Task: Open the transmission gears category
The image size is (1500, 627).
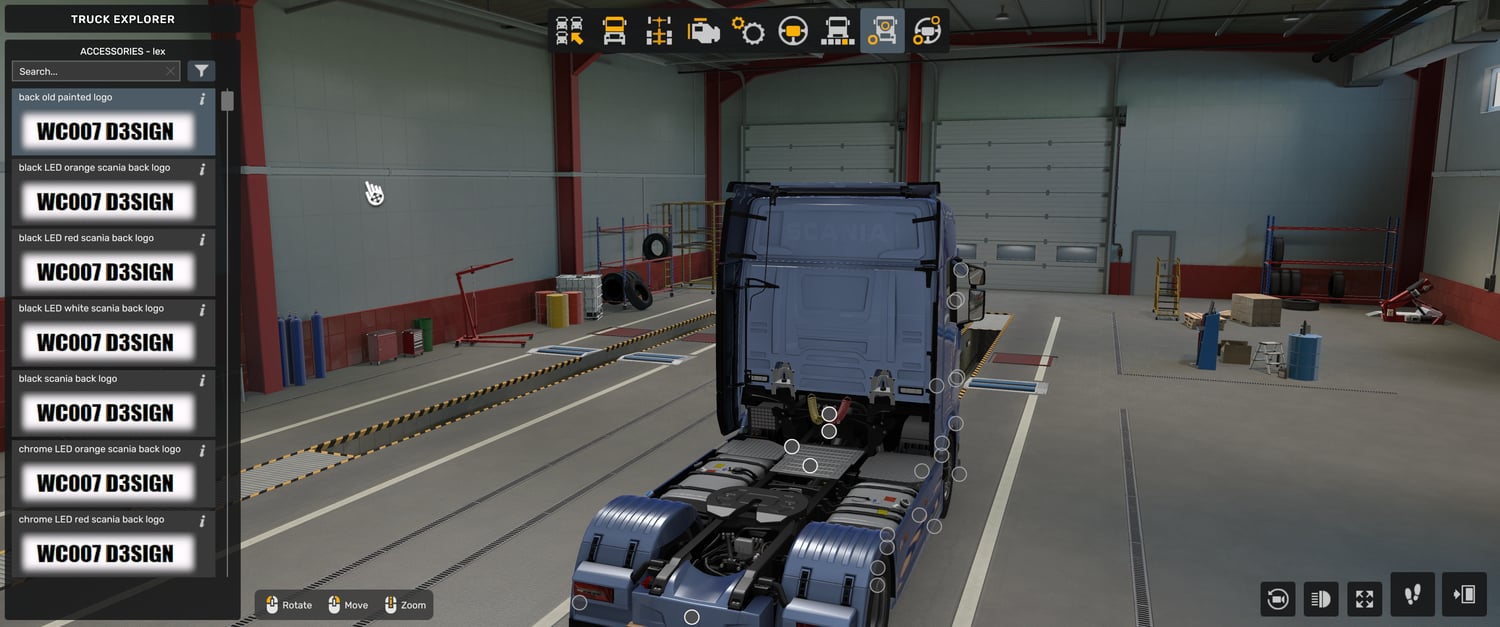Action: (748, 31)
